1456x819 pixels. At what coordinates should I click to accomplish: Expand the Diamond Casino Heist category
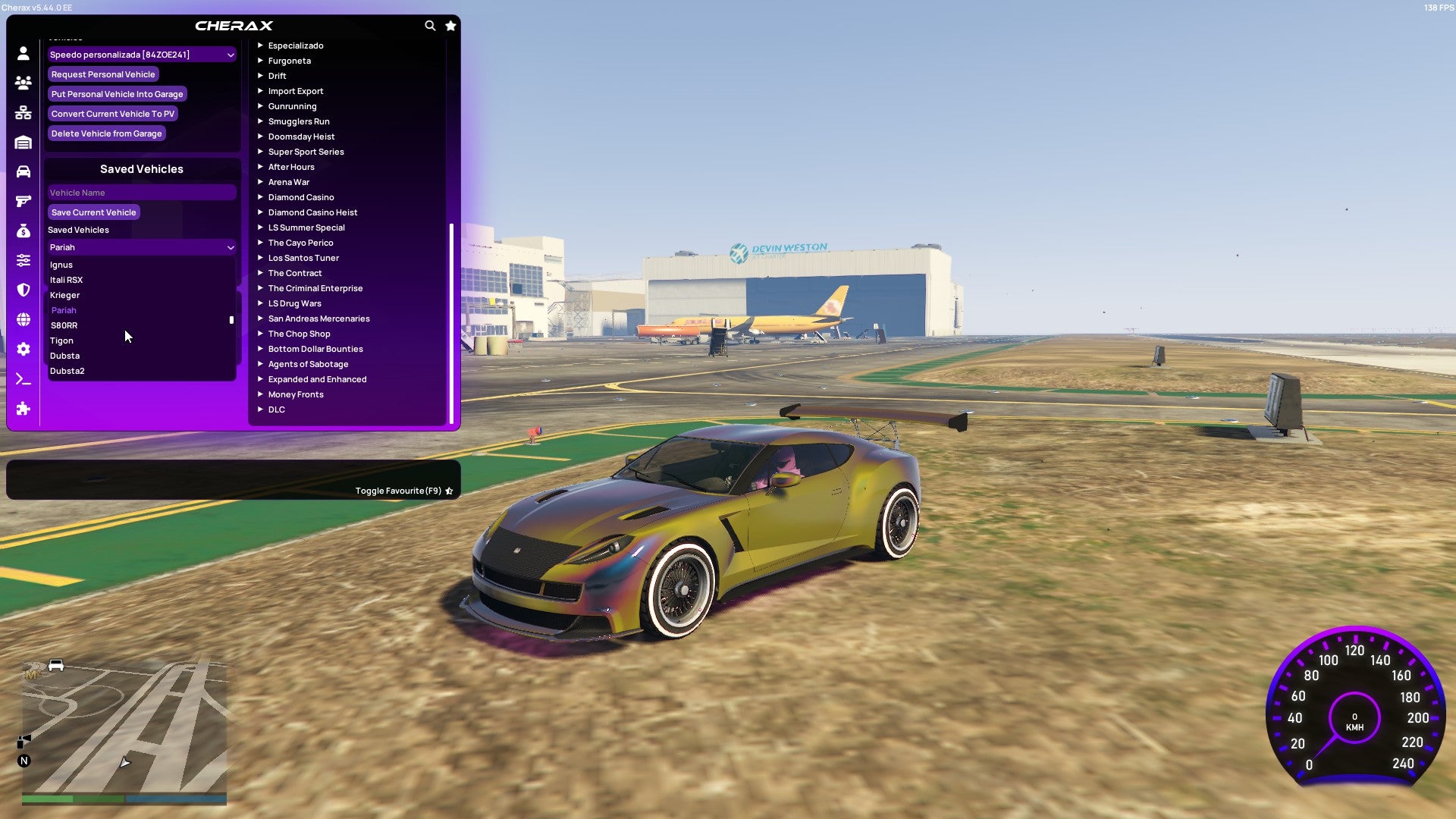[312, 212]
